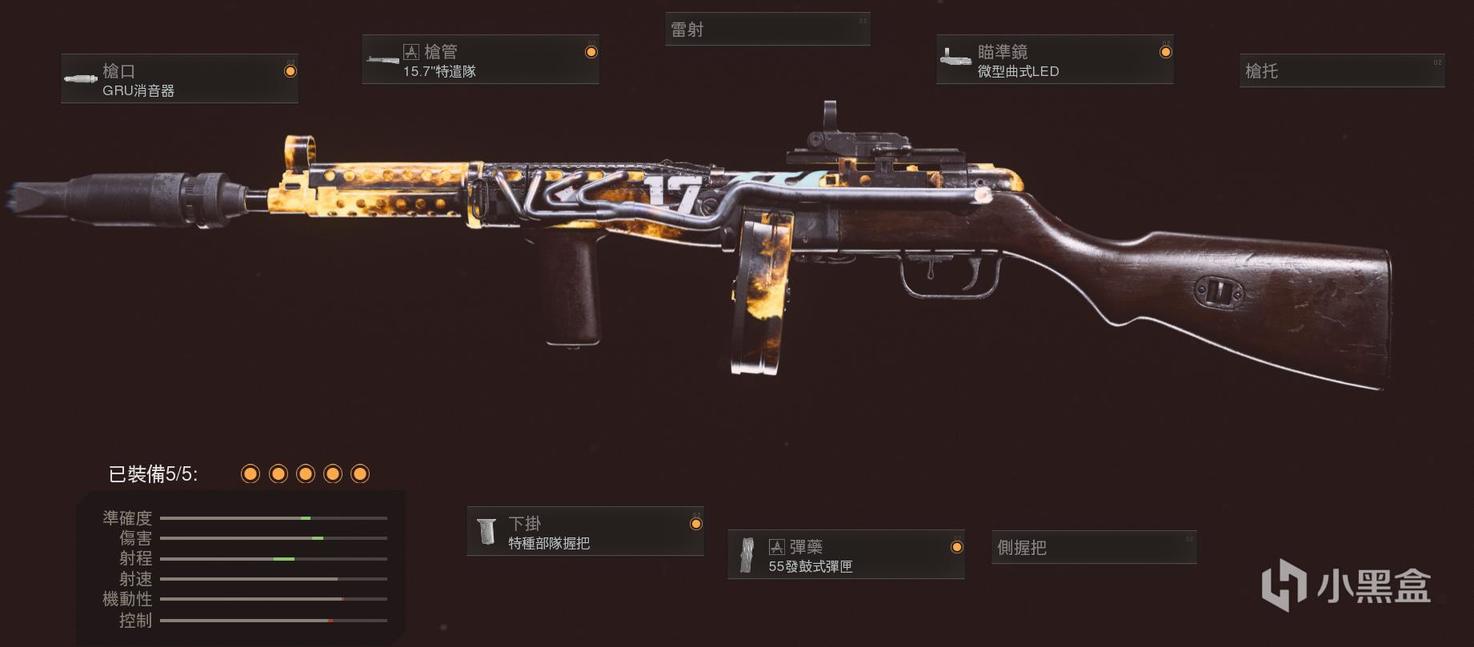Screen dimensions: 1474x647
Task: Open the 槍口 GRU消音器 muzzle slot
Action: tap(179, 79)
